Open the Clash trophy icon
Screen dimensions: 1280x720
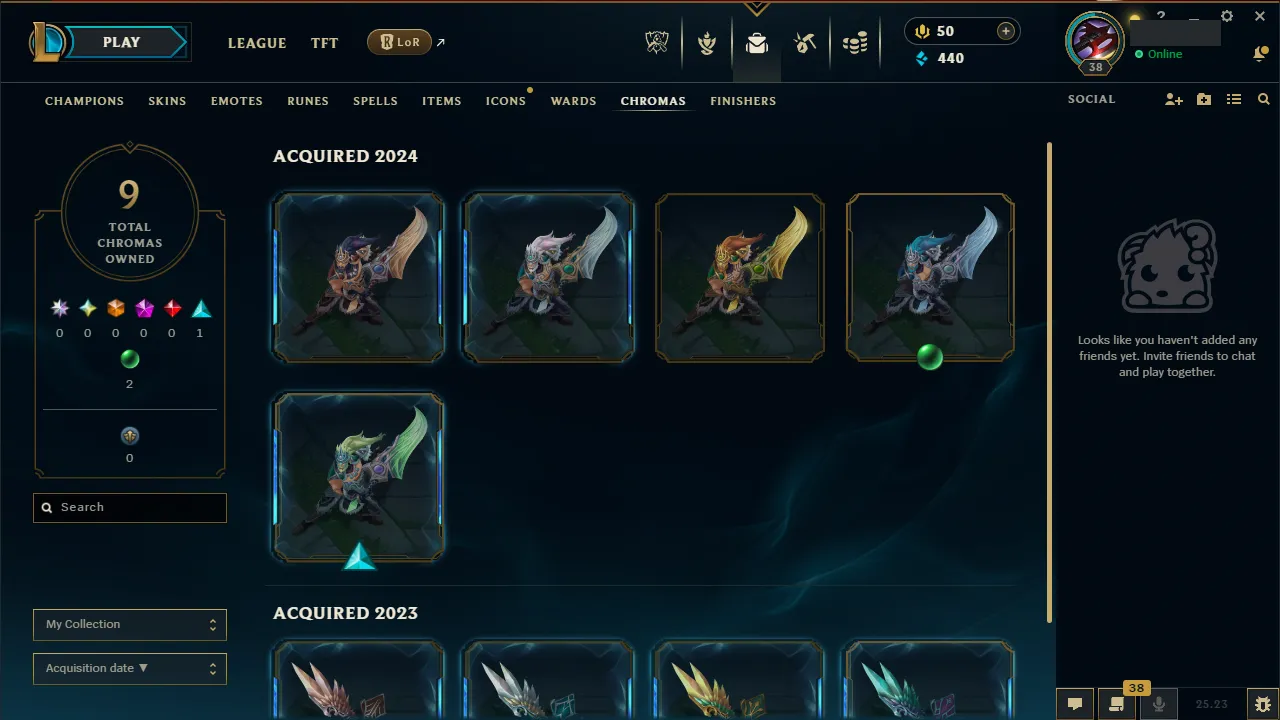pyautogui.click(x=706, y=43)
